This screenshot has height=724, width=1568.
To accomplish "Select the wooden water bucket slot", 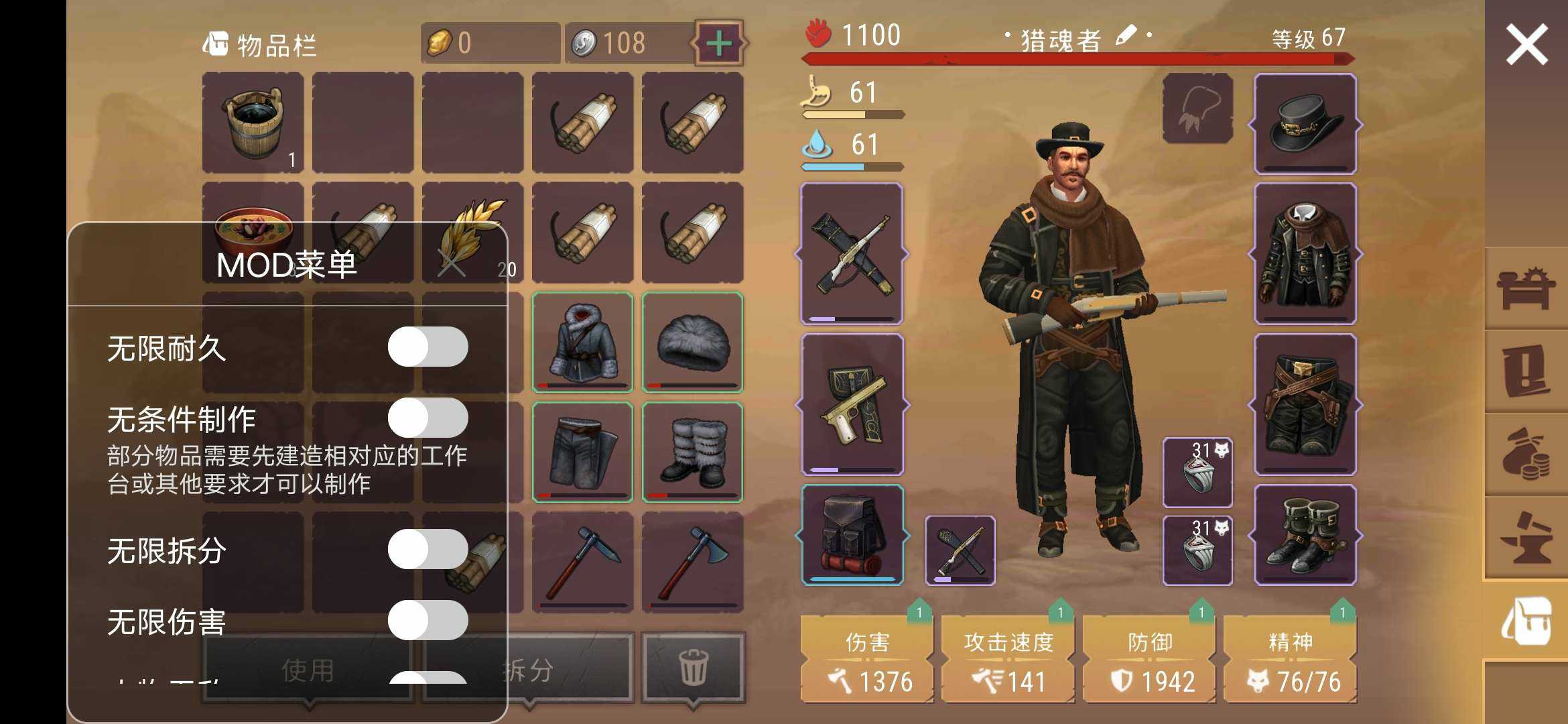I will click(253, 123).
